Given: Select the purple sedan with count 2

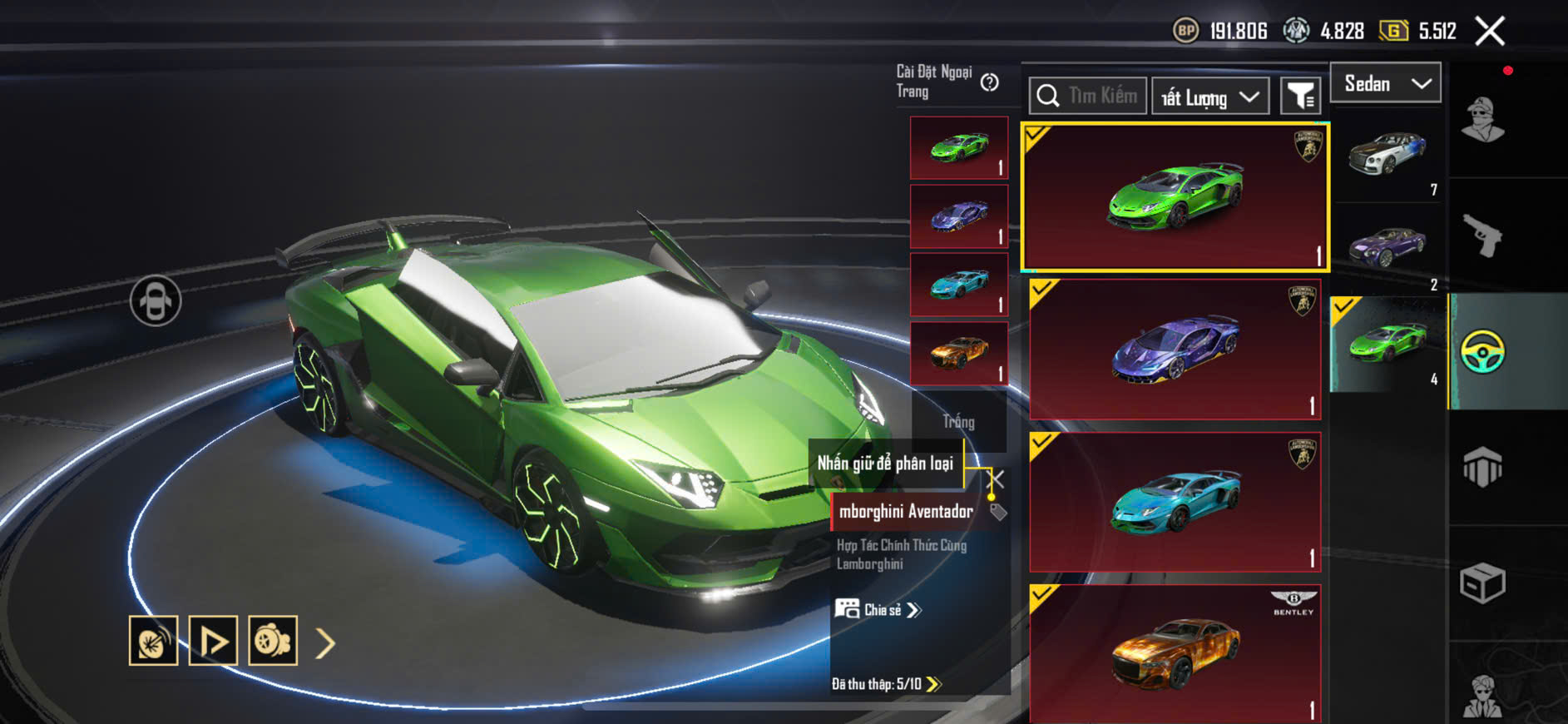Looking at the screenshot, I should [x=1388, y=249].
